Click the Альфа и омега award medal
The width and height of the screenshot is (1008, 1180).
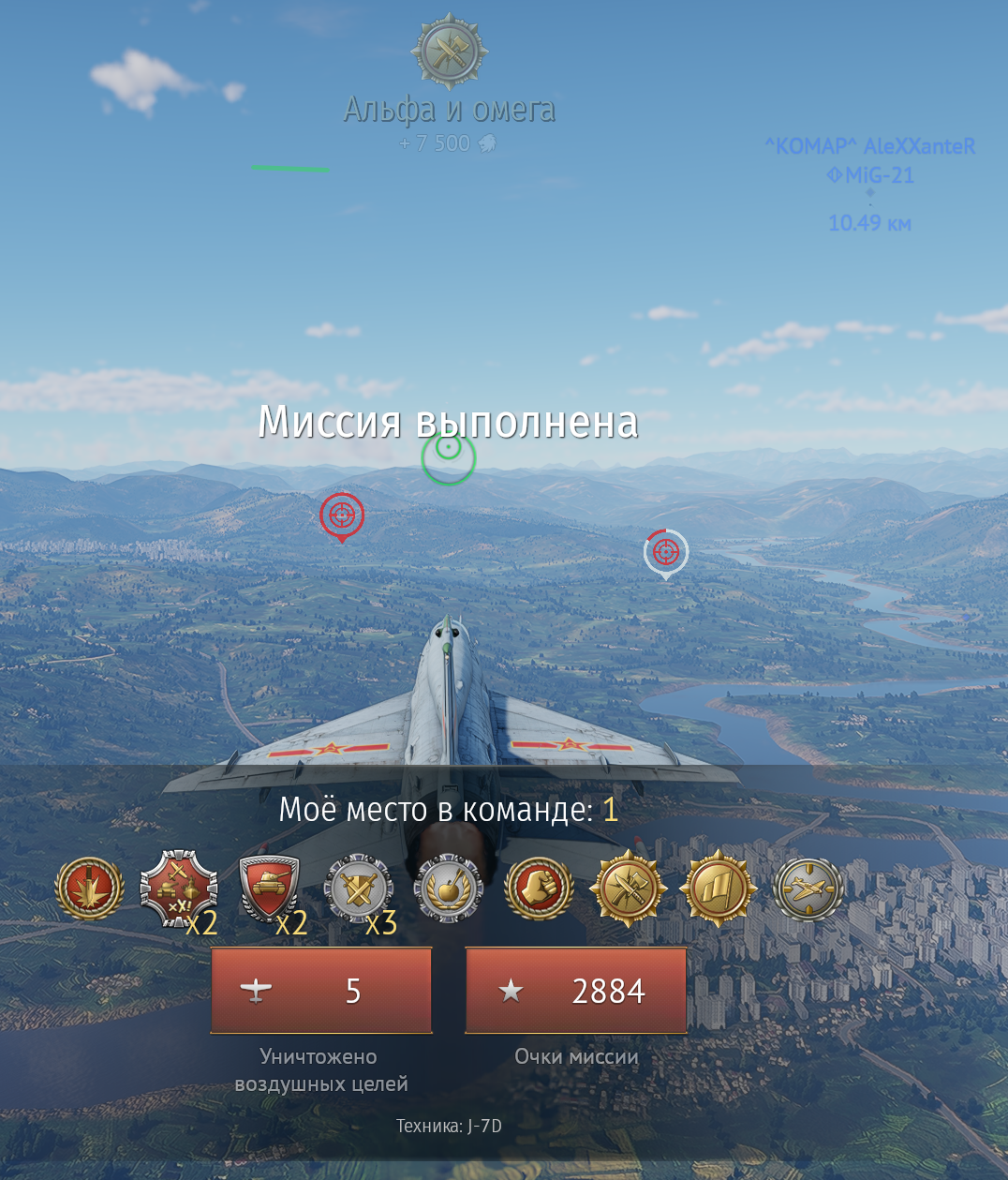tap(450, 52)
